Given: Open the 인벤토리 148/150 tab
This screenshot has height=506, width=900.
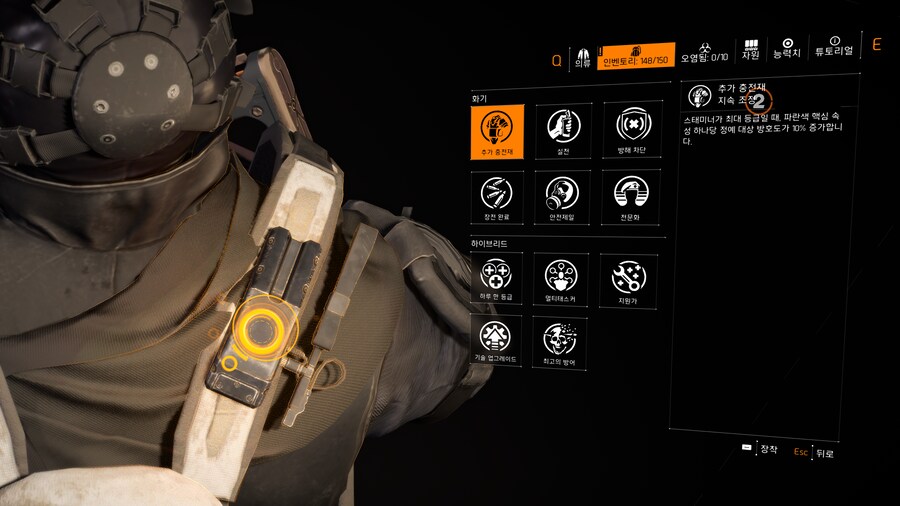Looking at the screenshot, I should pos(636,56).
